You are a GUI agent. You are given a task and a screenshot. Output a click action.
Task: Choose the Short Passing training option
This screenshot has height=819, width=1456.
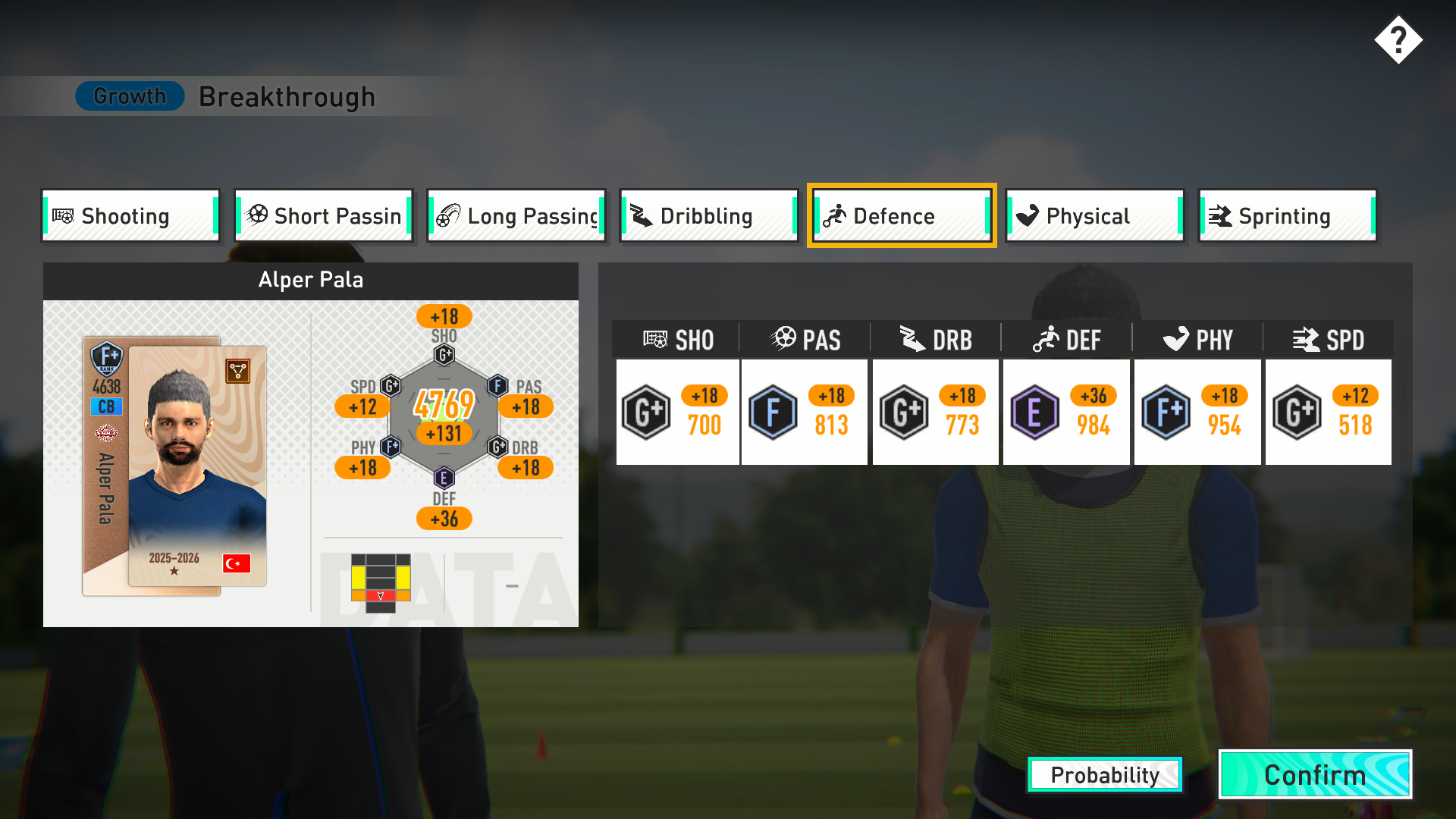[x=324, y=216]
